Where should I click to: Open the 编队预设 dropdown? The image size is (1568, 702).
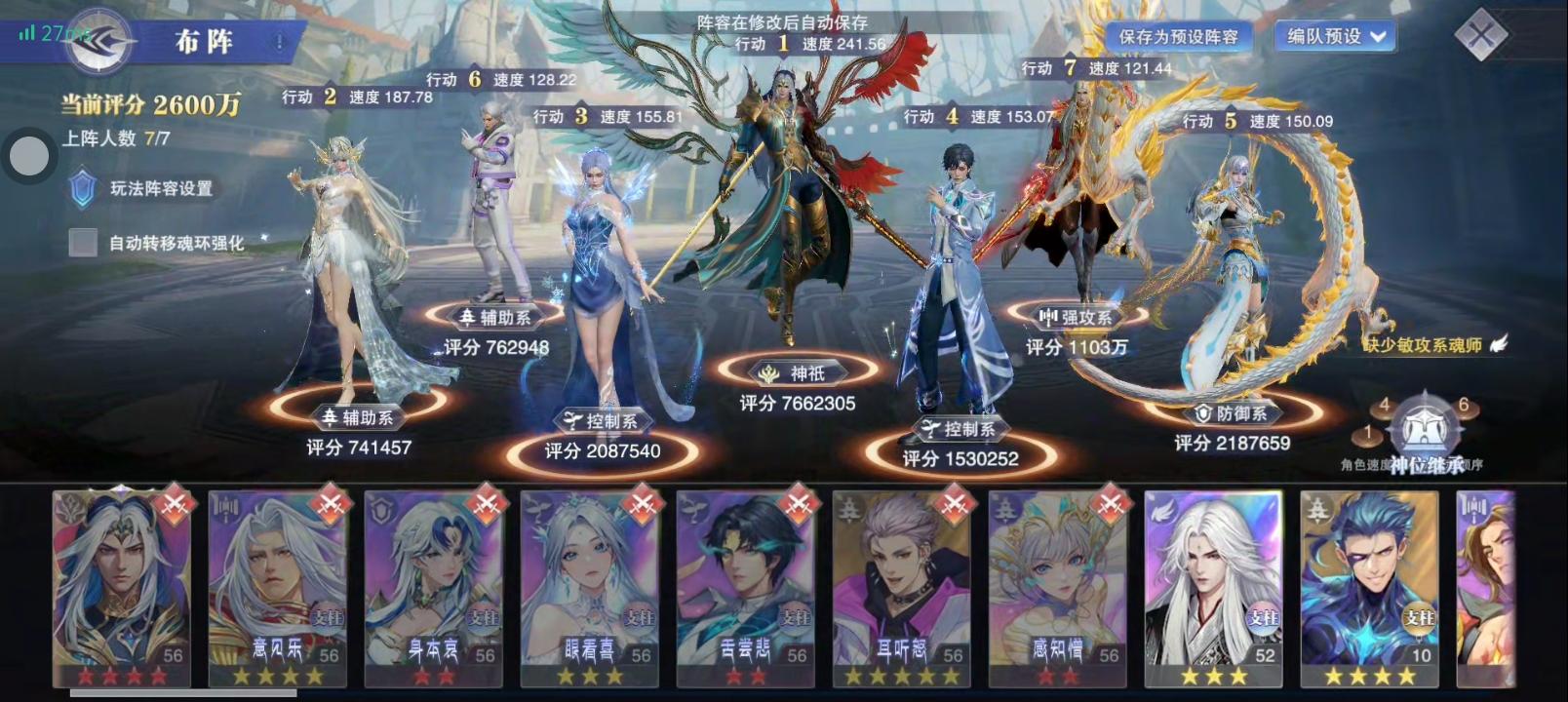coord(1335,37)
